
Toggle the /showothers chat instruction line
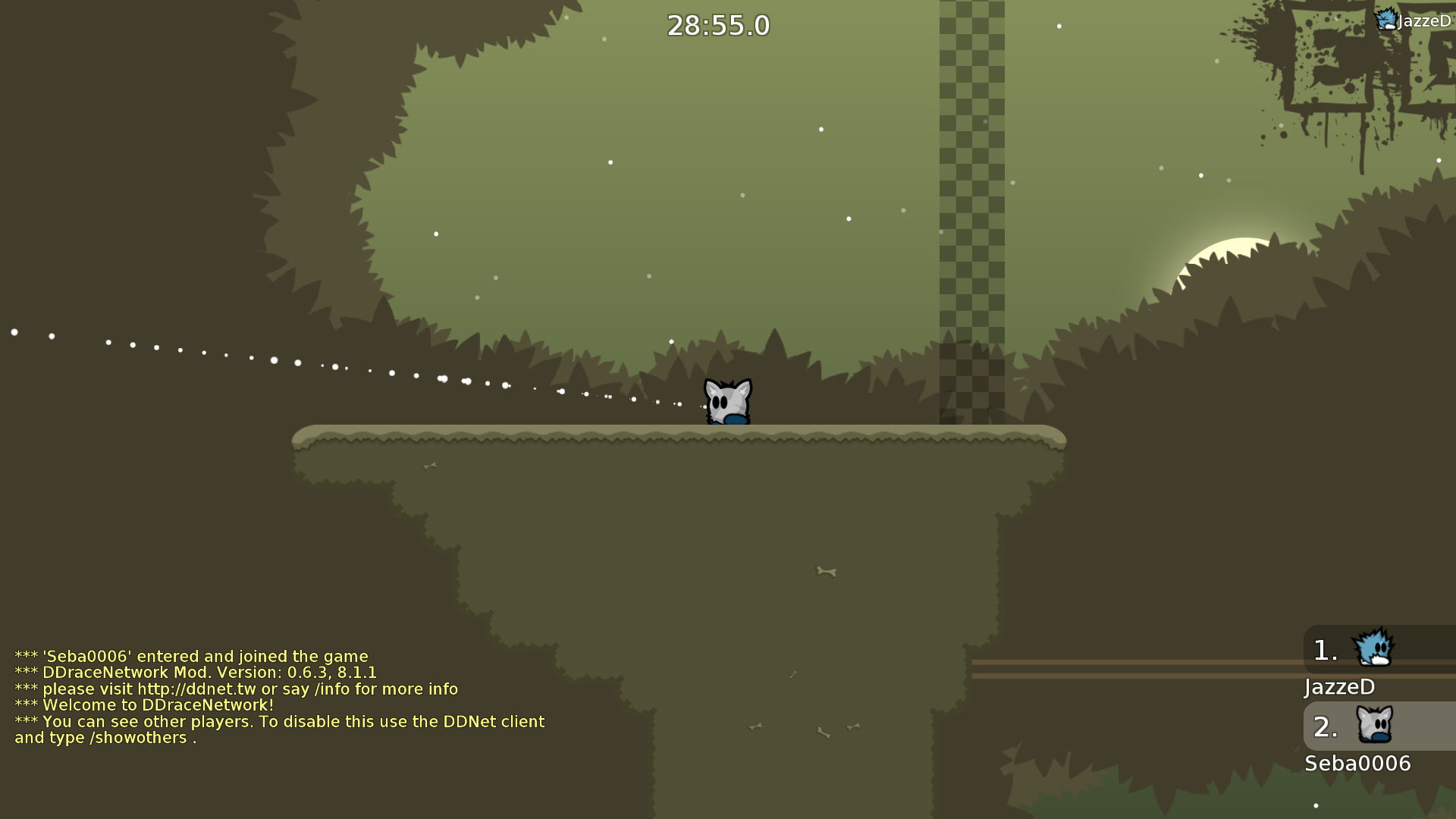(x=279, y=730)
